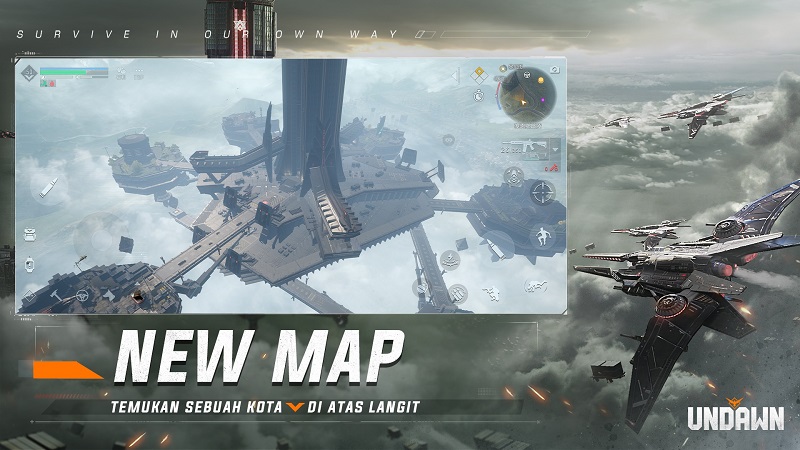
Task: Click the left-pointing collapse arrow
Action: click(x=457, y=74)
